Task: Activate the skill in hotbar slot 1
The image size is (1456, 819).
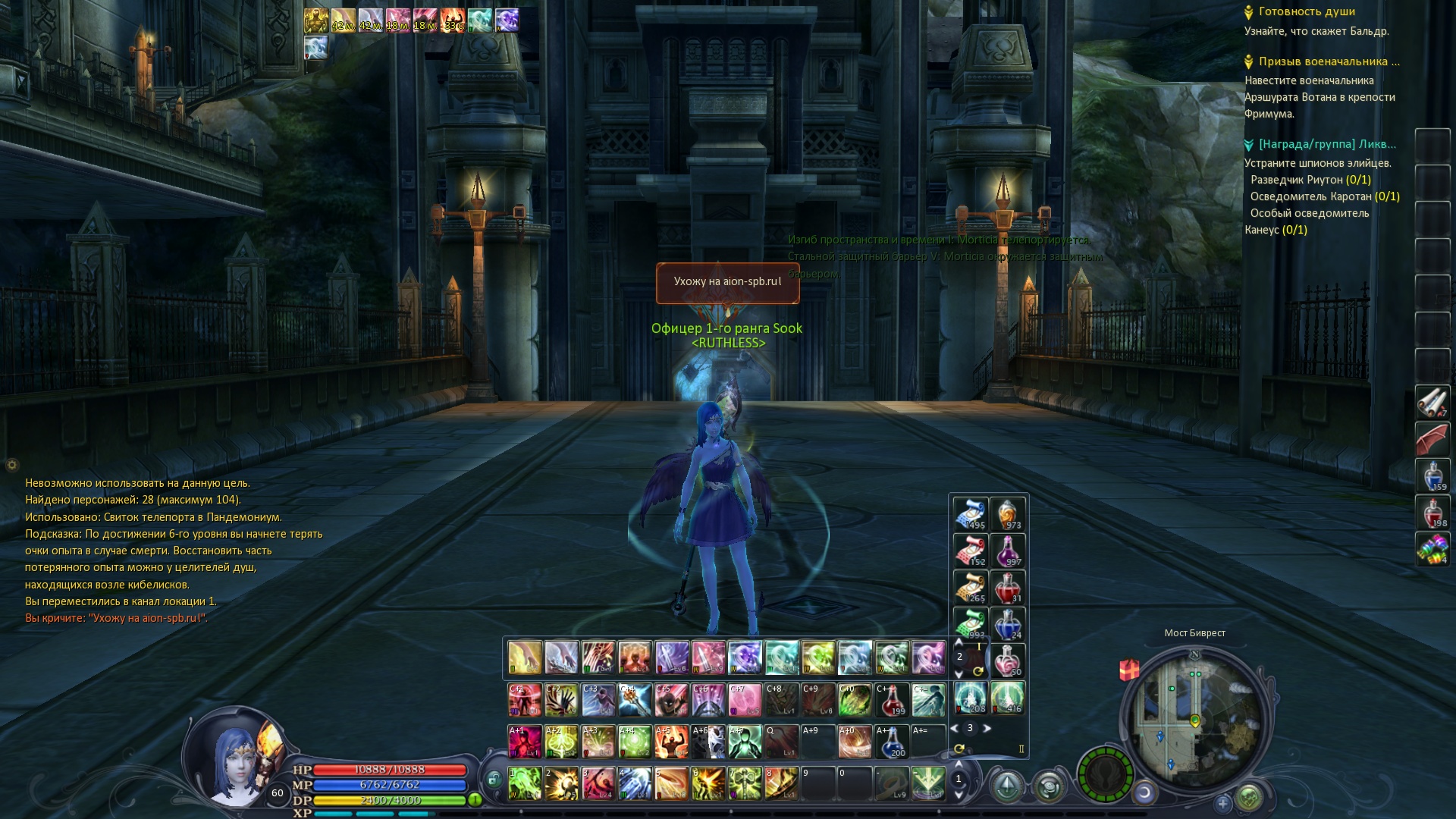Action: pos(524,783)
